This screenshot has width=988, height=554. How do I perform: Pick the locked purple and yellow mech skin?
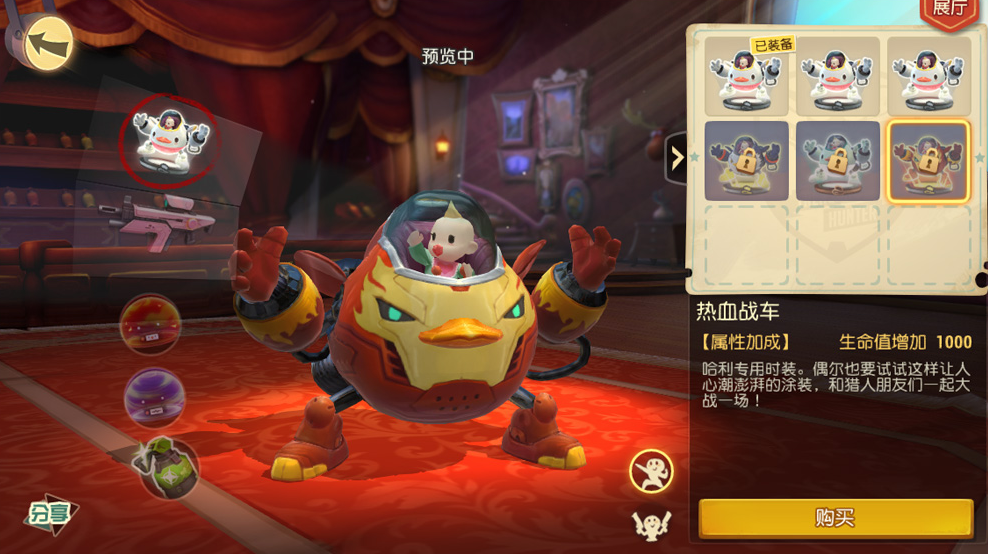click(x=746, y=161)
